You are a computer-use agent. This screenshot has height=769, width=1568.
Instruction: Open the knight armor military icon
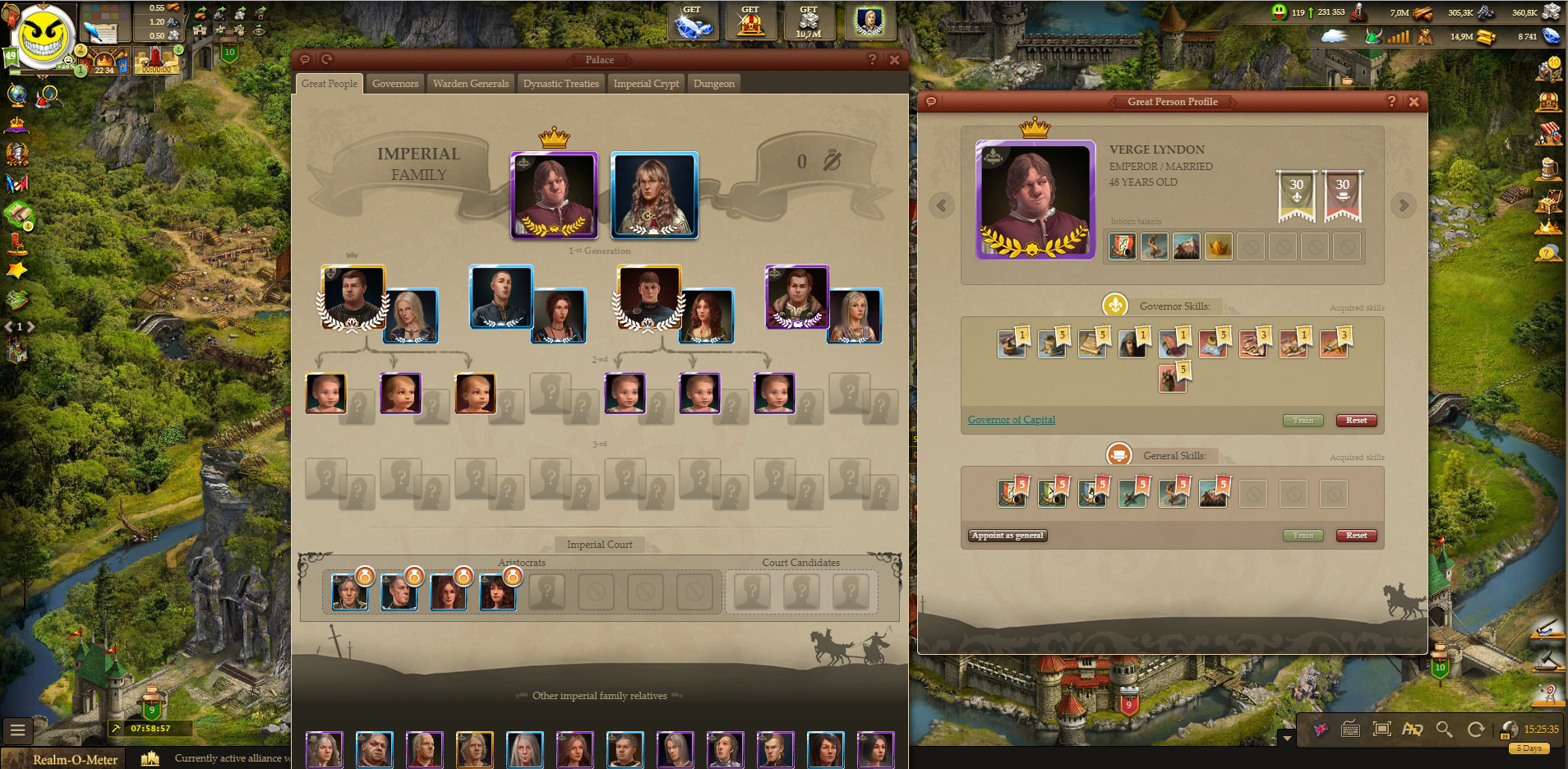coord(16,153)
